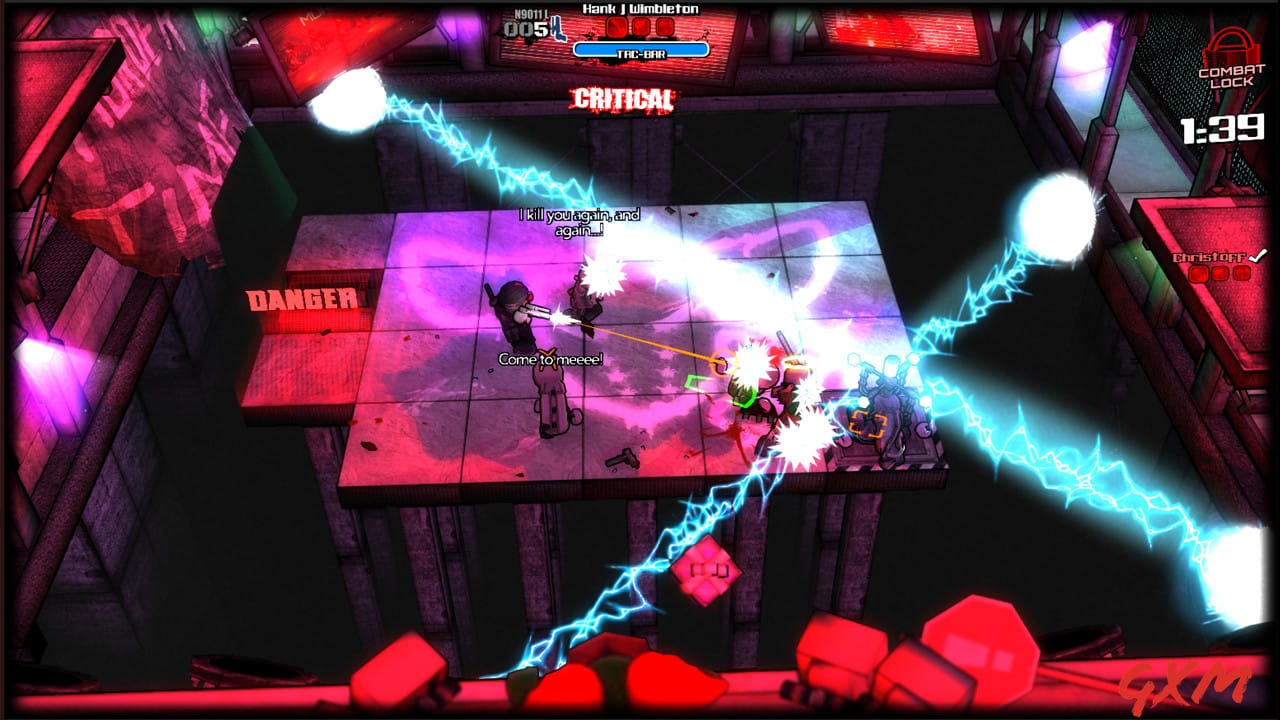Toggle Christoff's ready checkmark
Screen dimensions: 1280x720
pyautogui.click(x=1257, y=256)
